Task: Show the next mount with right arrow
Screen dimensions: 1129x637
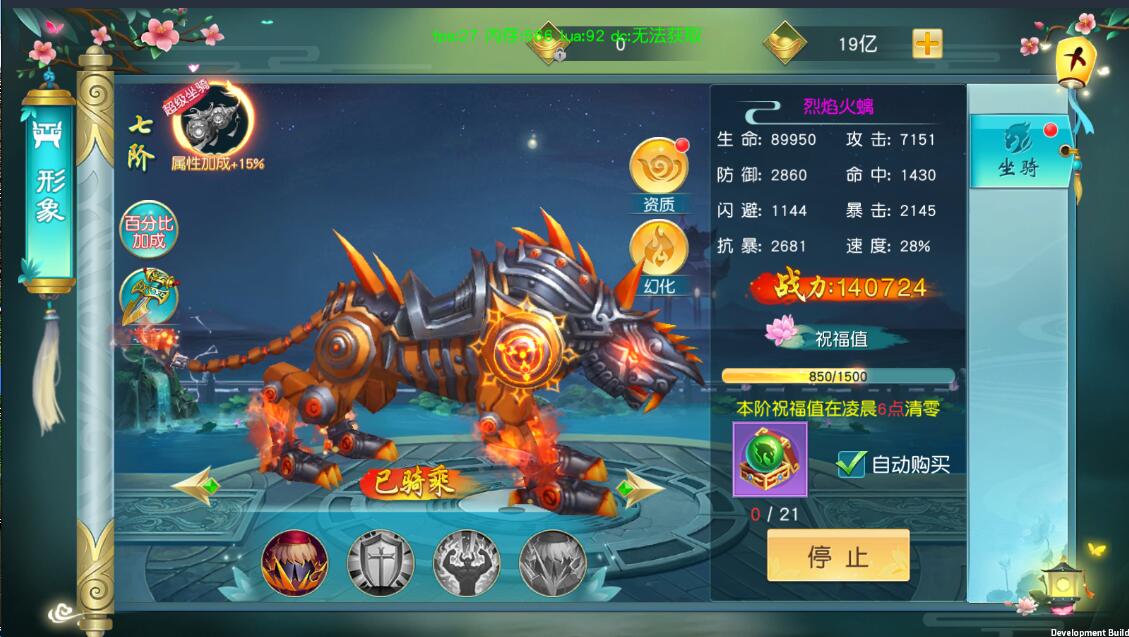Action: pyautogui.click(x=636, y=487)
